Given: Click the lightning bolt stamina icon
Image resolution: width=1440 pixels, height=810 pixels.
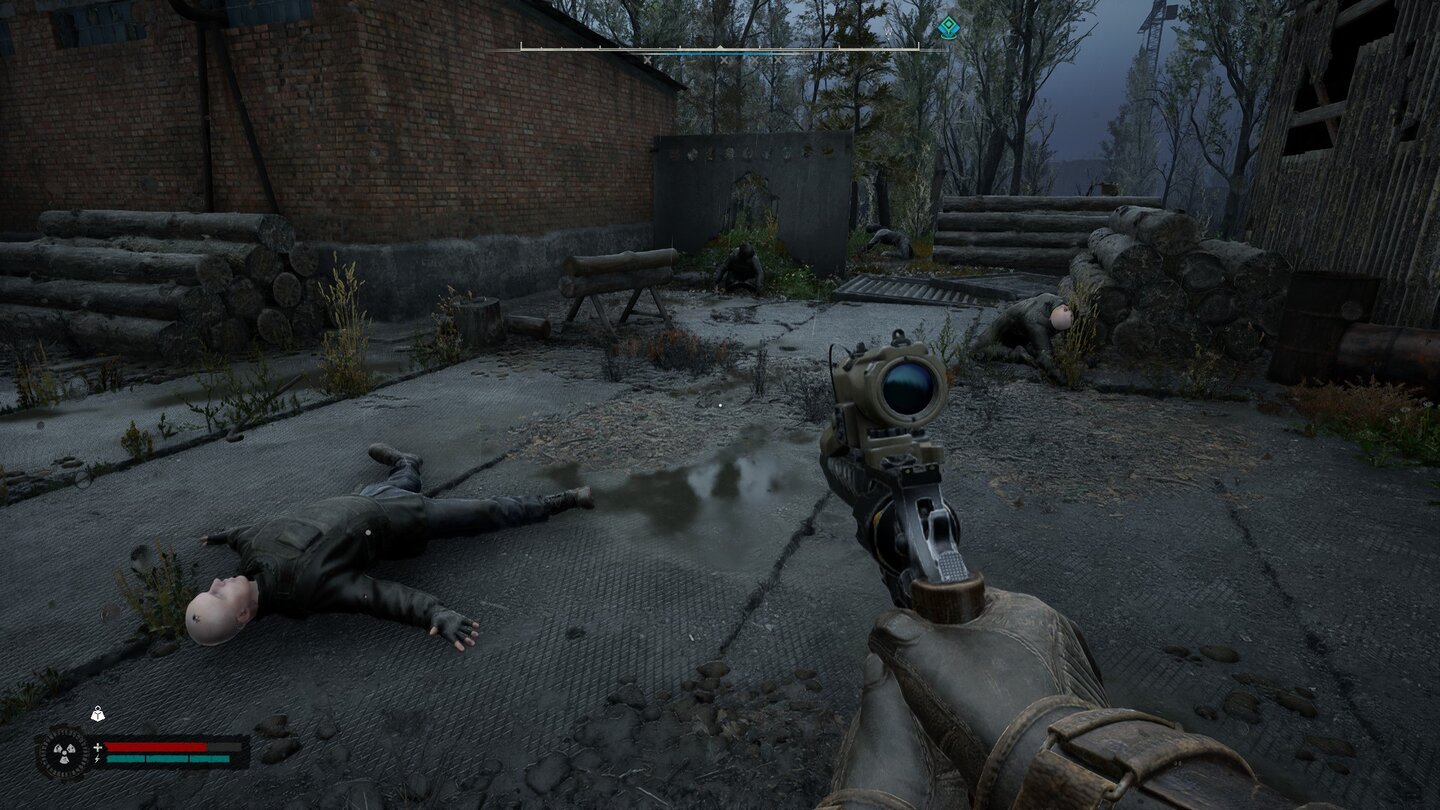Looking at the screenshot, I should click(97, 759).
